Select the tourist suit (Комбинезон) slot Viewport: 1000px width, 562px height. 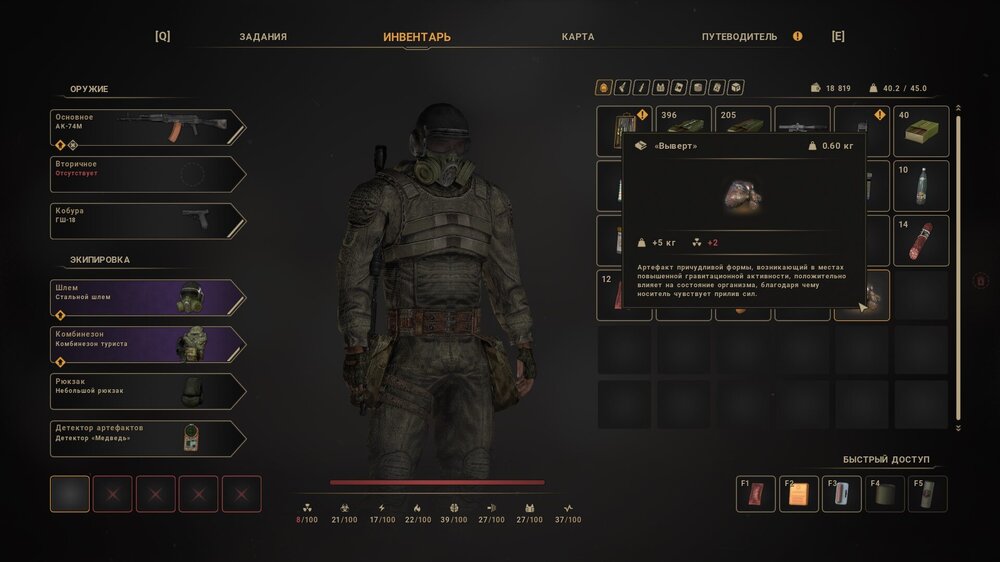(x=147, y=345)
